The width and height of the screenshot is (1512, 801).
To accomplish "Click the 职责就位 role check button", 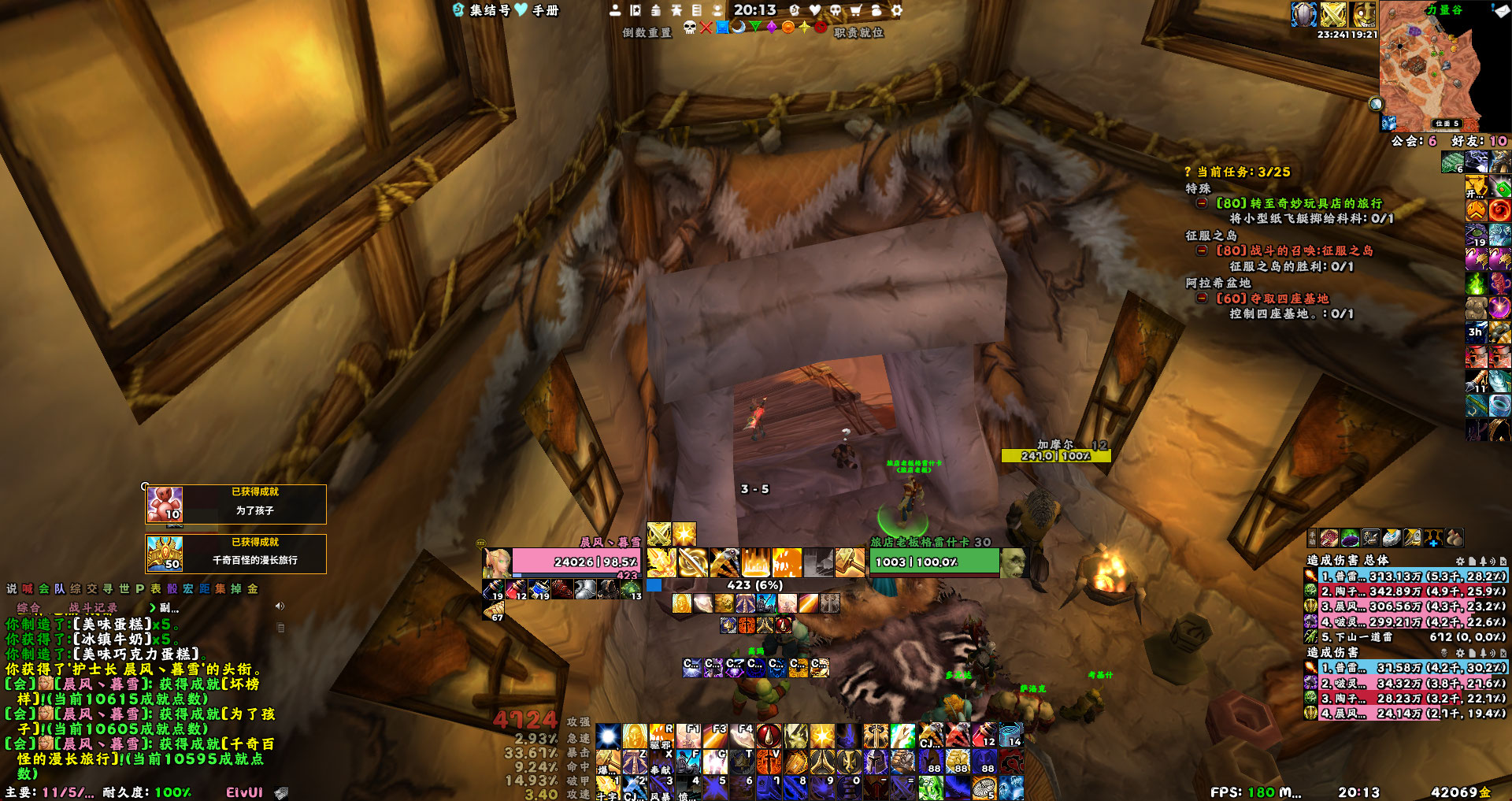I will click(x=858, y=32).
